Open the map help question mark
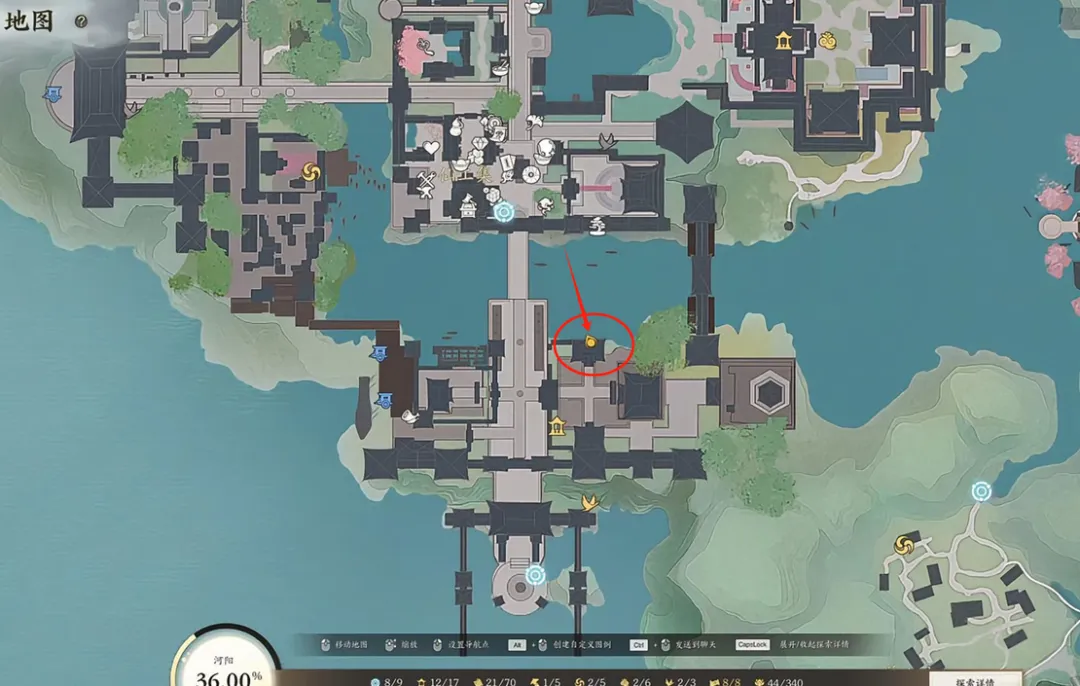Viewport: 1080px width, 686px height. tap(82, 21)
